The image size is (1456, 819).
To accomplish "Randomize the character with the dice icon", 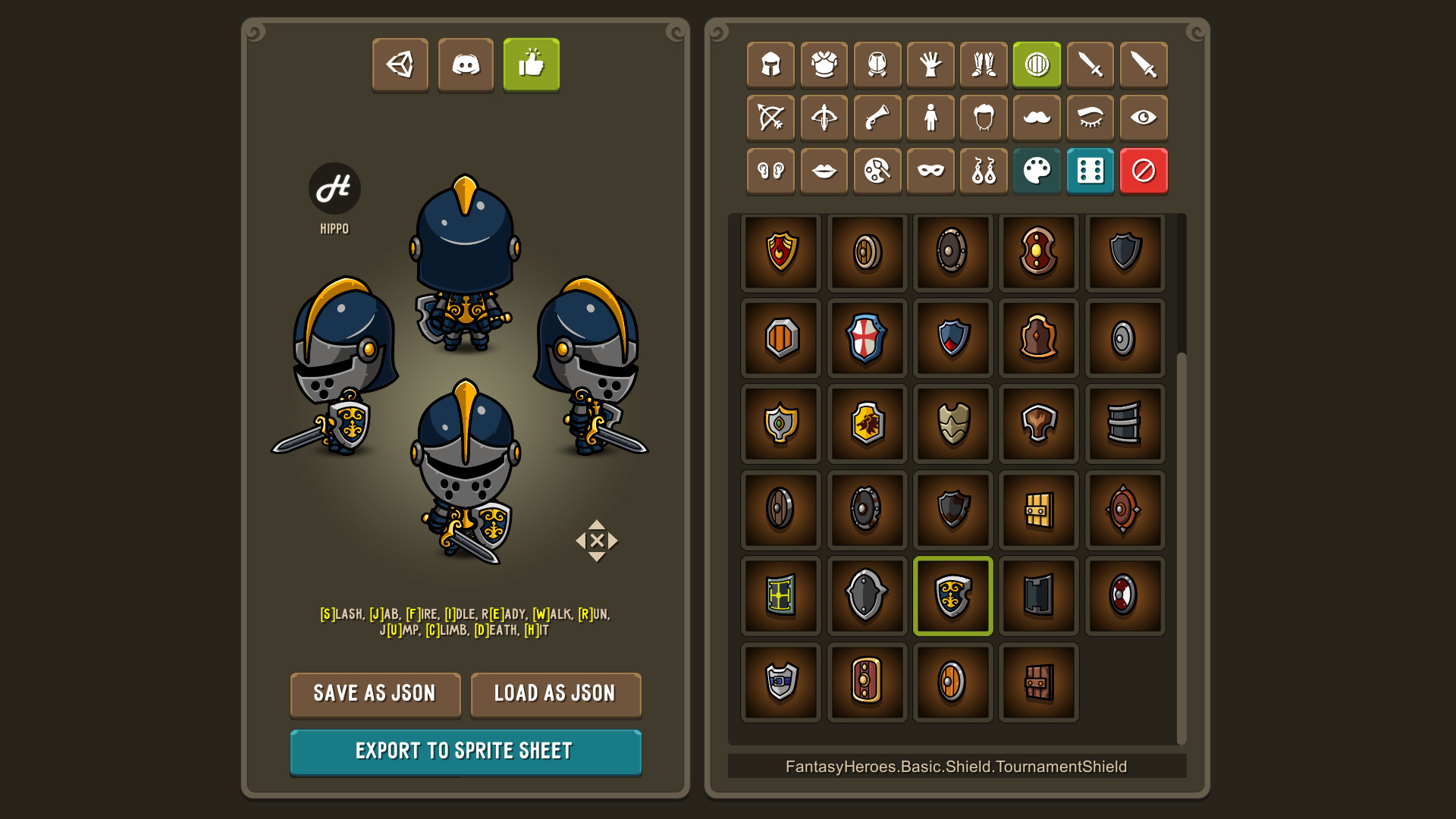I will click(1090, 171).
